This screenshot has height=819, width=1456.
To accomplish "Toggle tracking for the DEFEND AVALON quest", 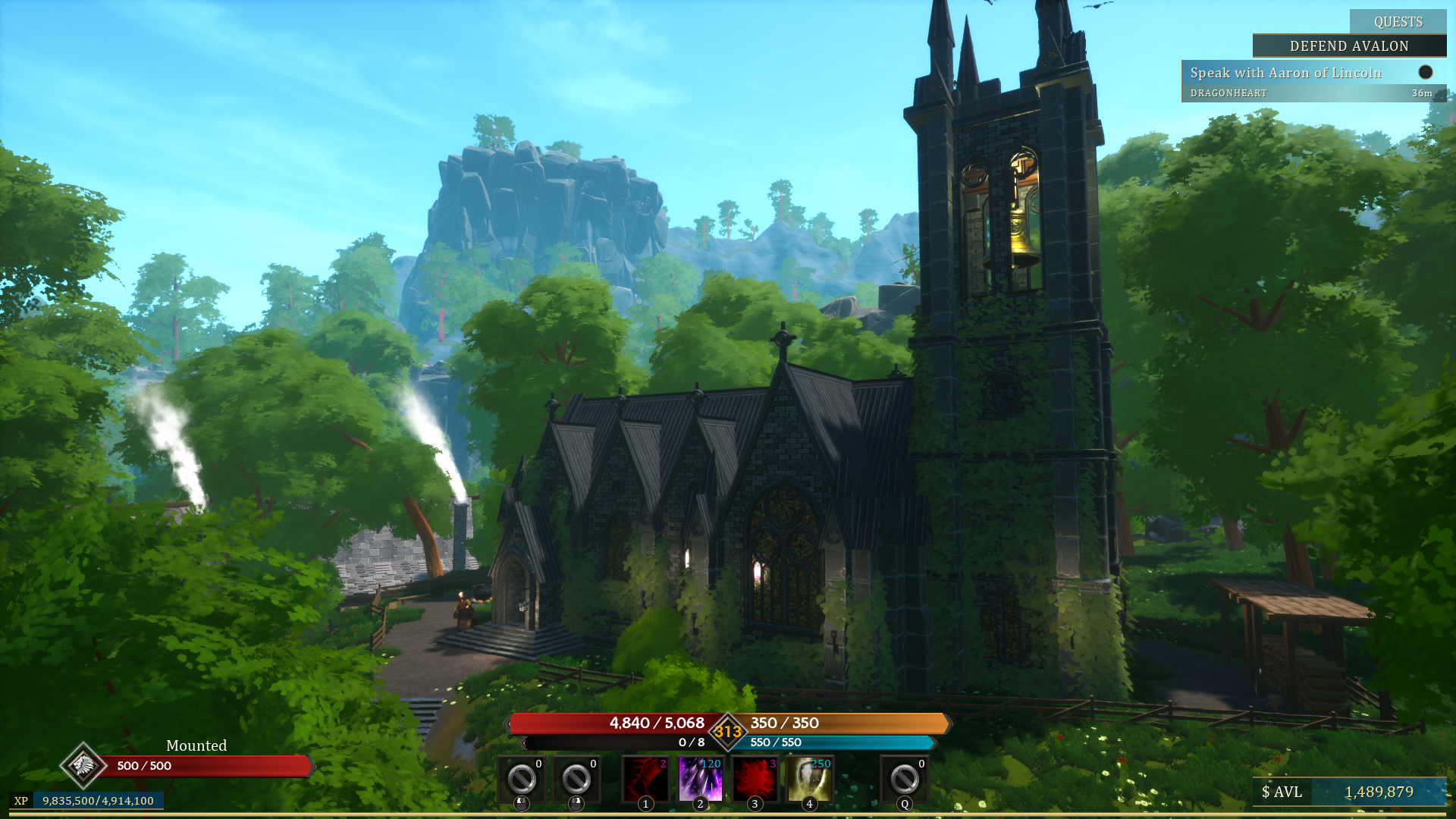I will pos(1349,46).
